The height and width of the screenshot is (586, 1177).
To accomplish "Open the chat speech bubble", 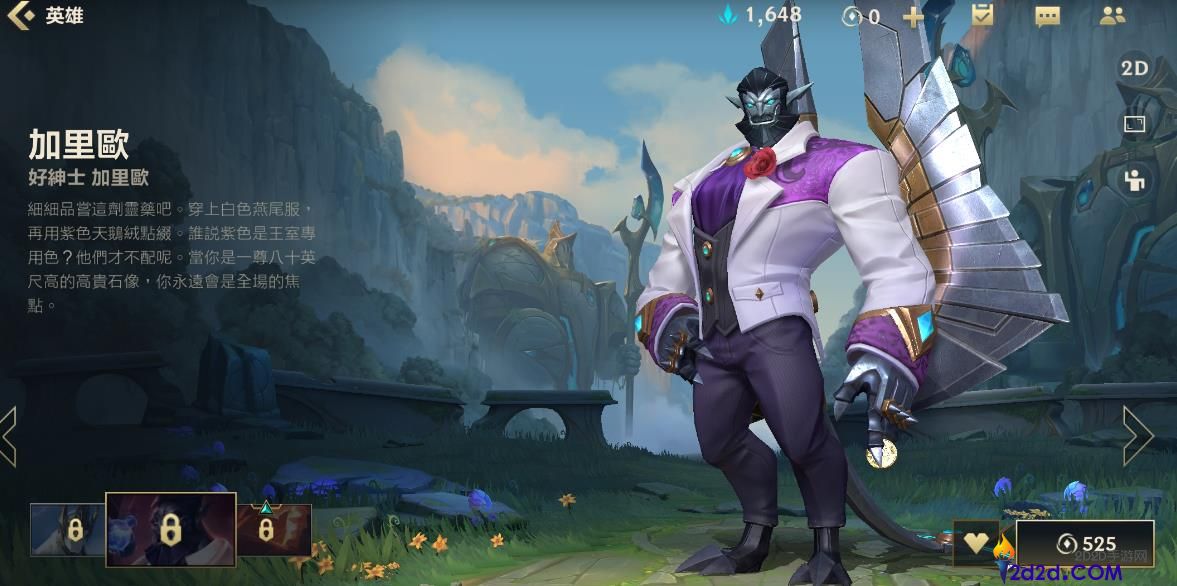I will (1047, 16).
